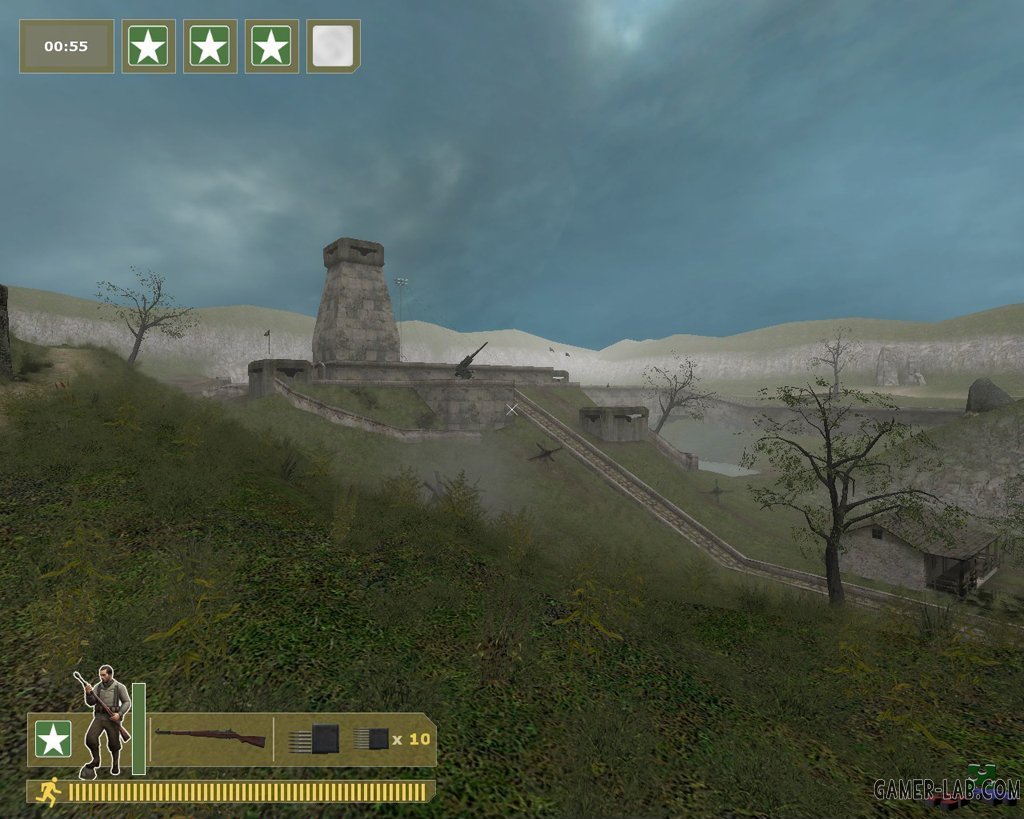Select the soldier portrait with rifle
Screen dimensions: 1024x819
[104, 720]
